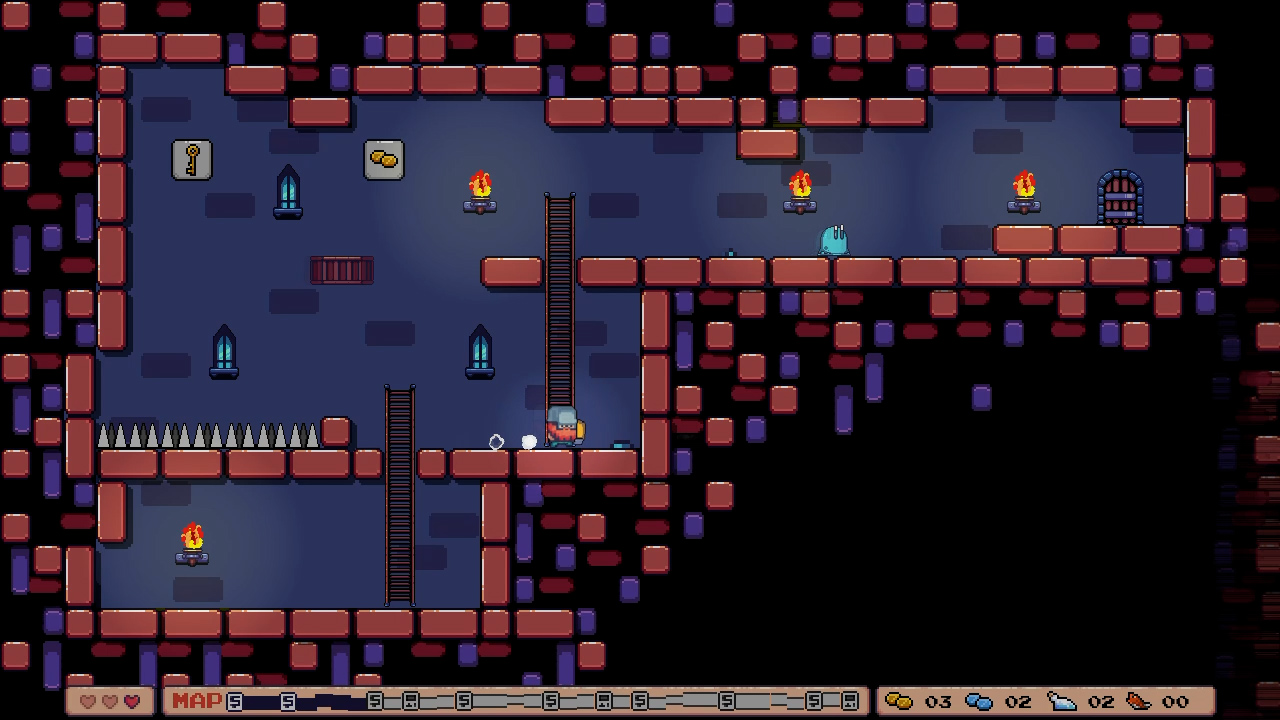Click the wooden crate on the left wall
This screenshot has height=720, width=1280.
pyautogui.click(x=343, y=270)
